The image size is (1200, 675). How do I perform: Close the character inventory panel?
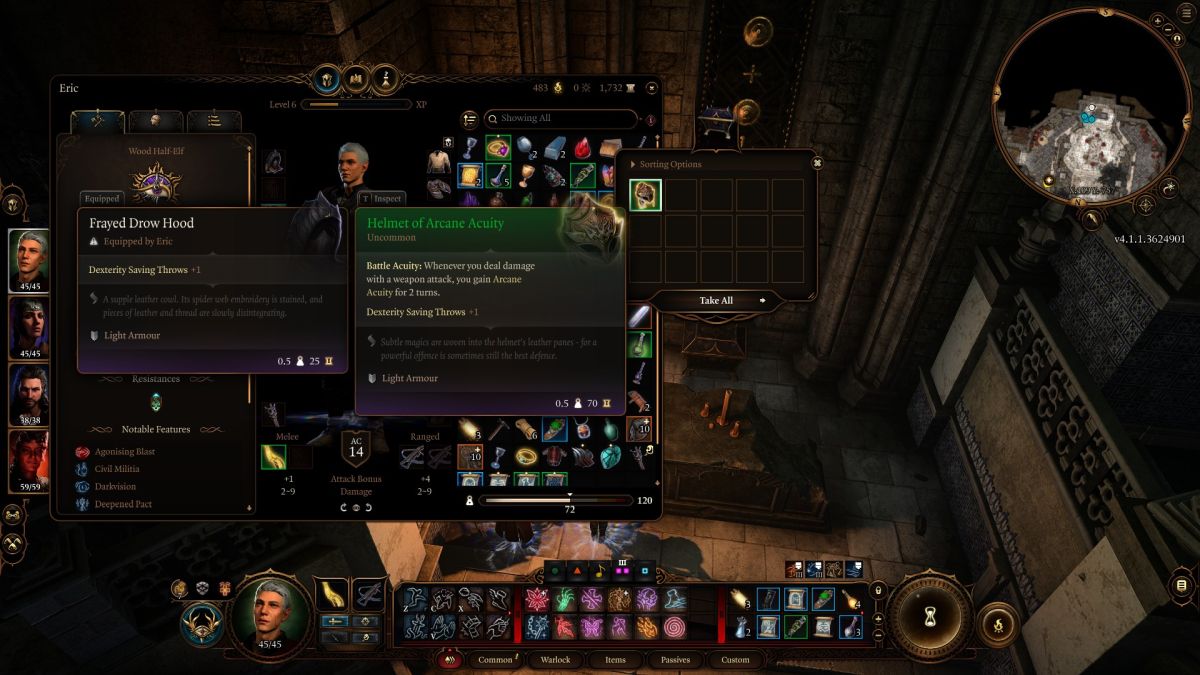pyautogui.click(x=652, y=88)
